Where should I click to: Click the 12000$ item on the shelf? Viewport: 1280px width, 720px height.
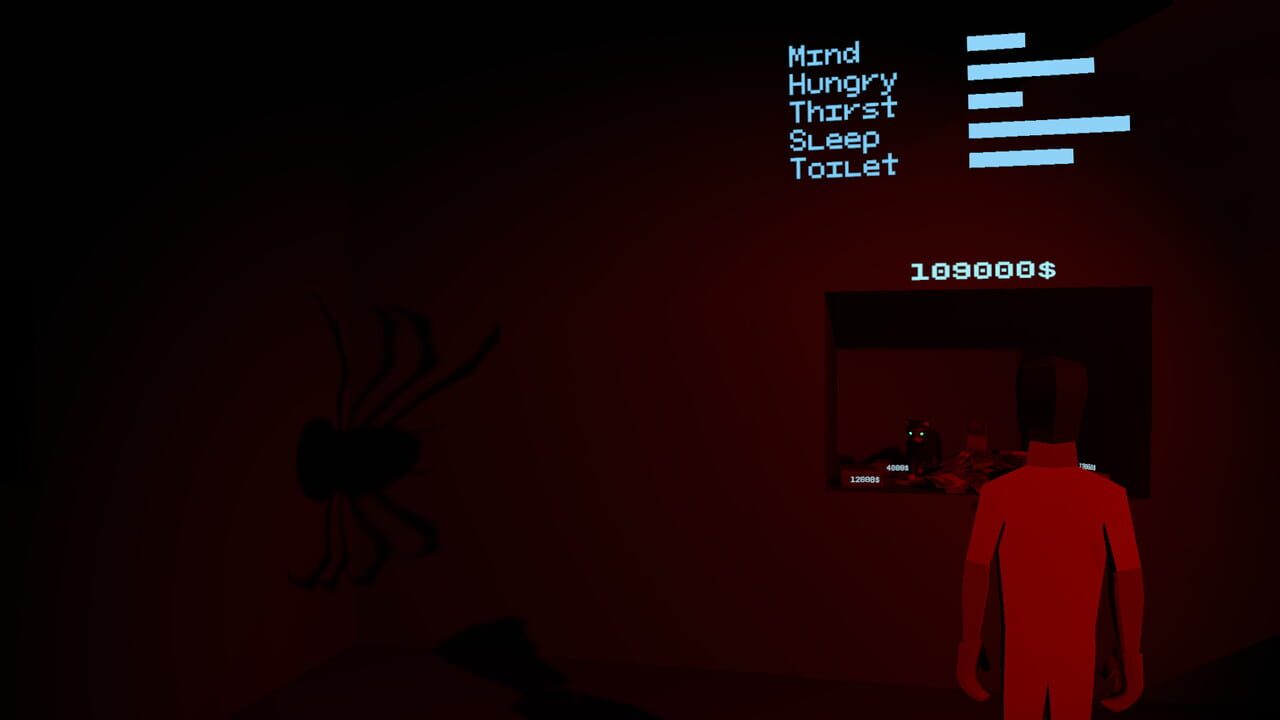pos(864,480)
